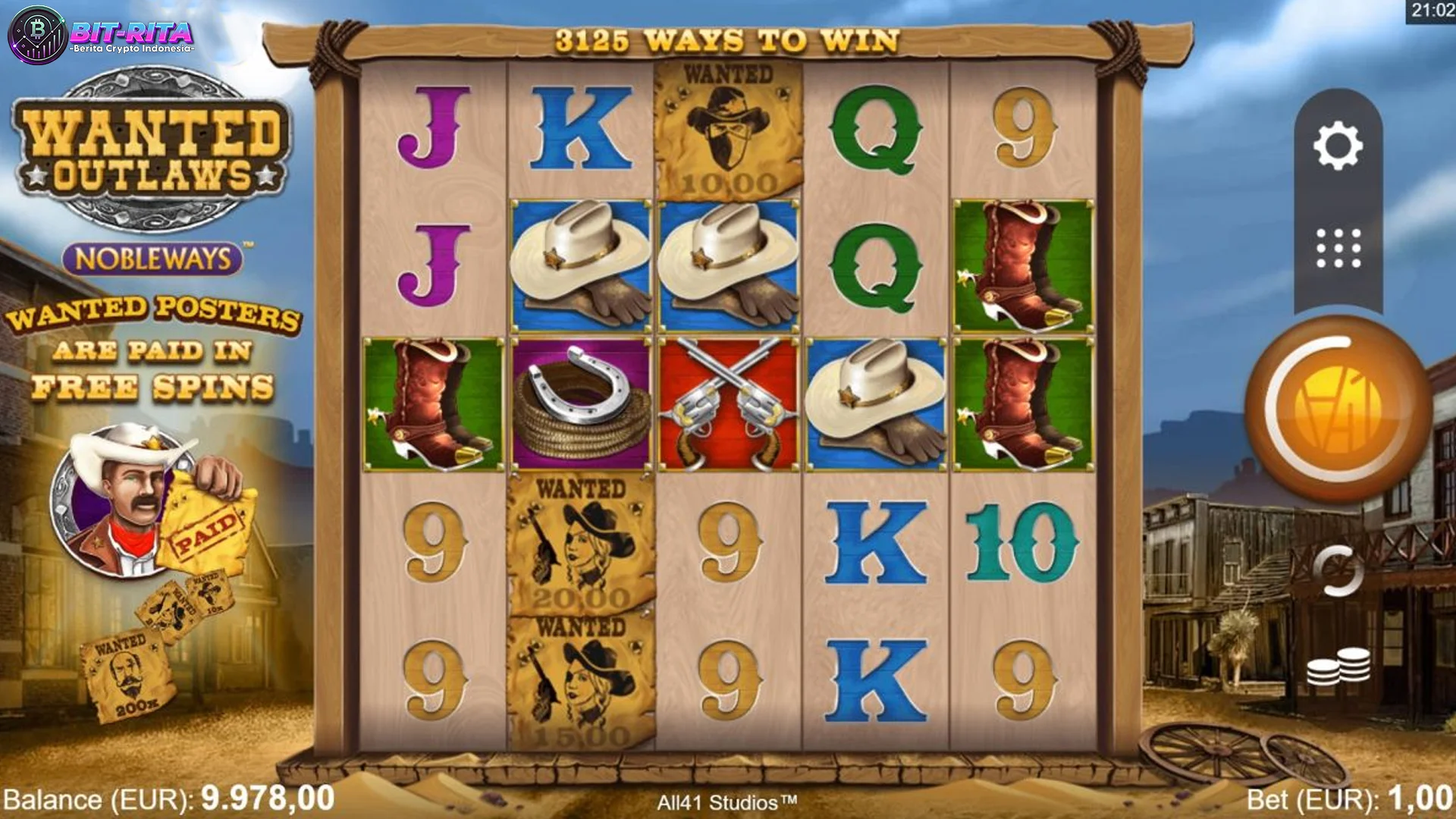
Task: Open the gear settings menu
Action: (x=1338, y=145)
